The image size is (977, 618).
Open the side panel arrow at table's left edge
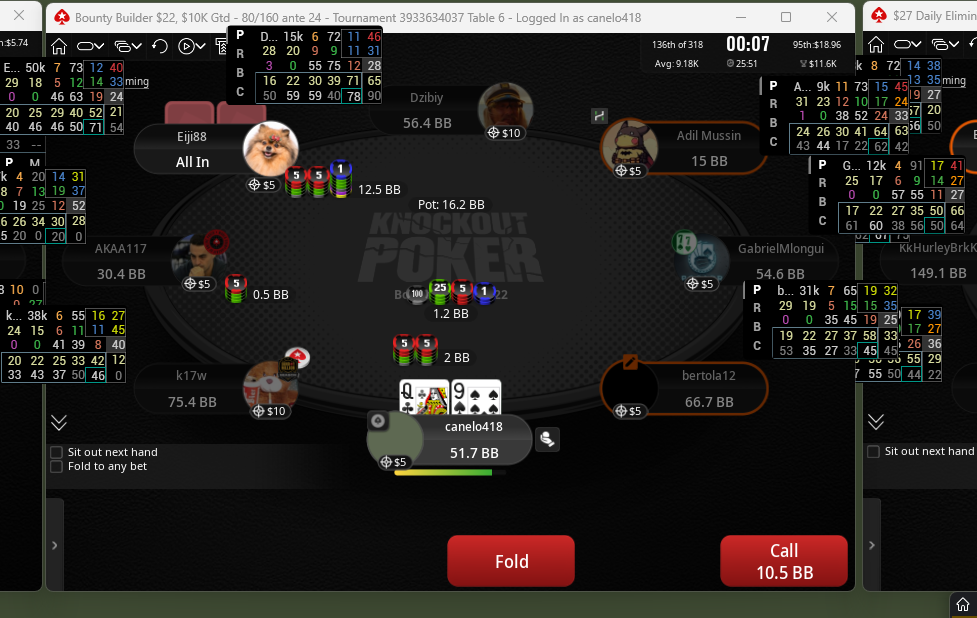(x=55, y=545)
